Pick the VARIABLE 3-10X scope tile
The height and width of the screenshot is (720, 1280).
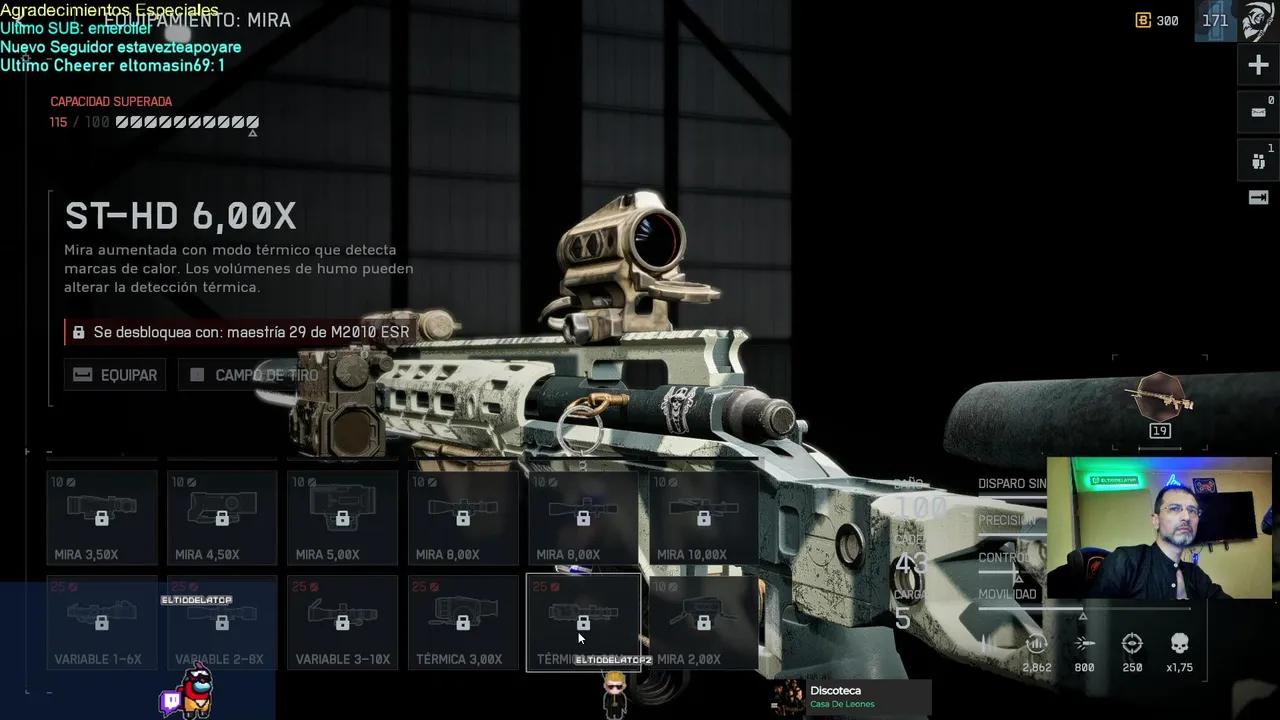[x=342, y=622]
